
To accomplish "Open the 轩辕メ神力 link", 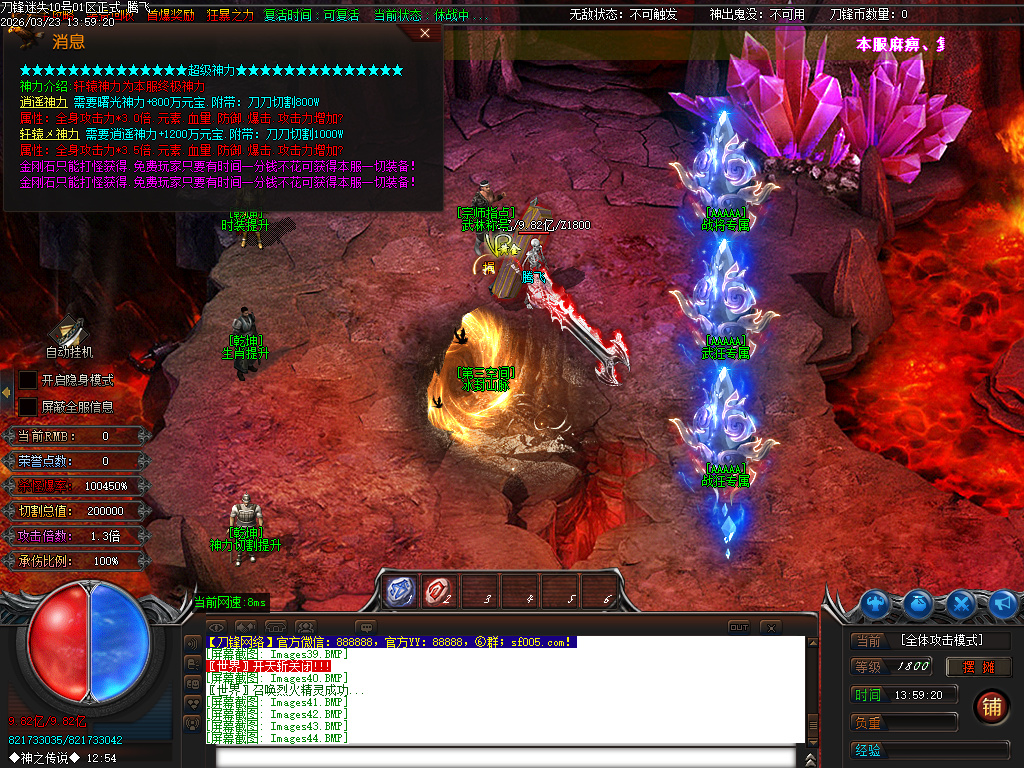I will click(x=49, y=134).
